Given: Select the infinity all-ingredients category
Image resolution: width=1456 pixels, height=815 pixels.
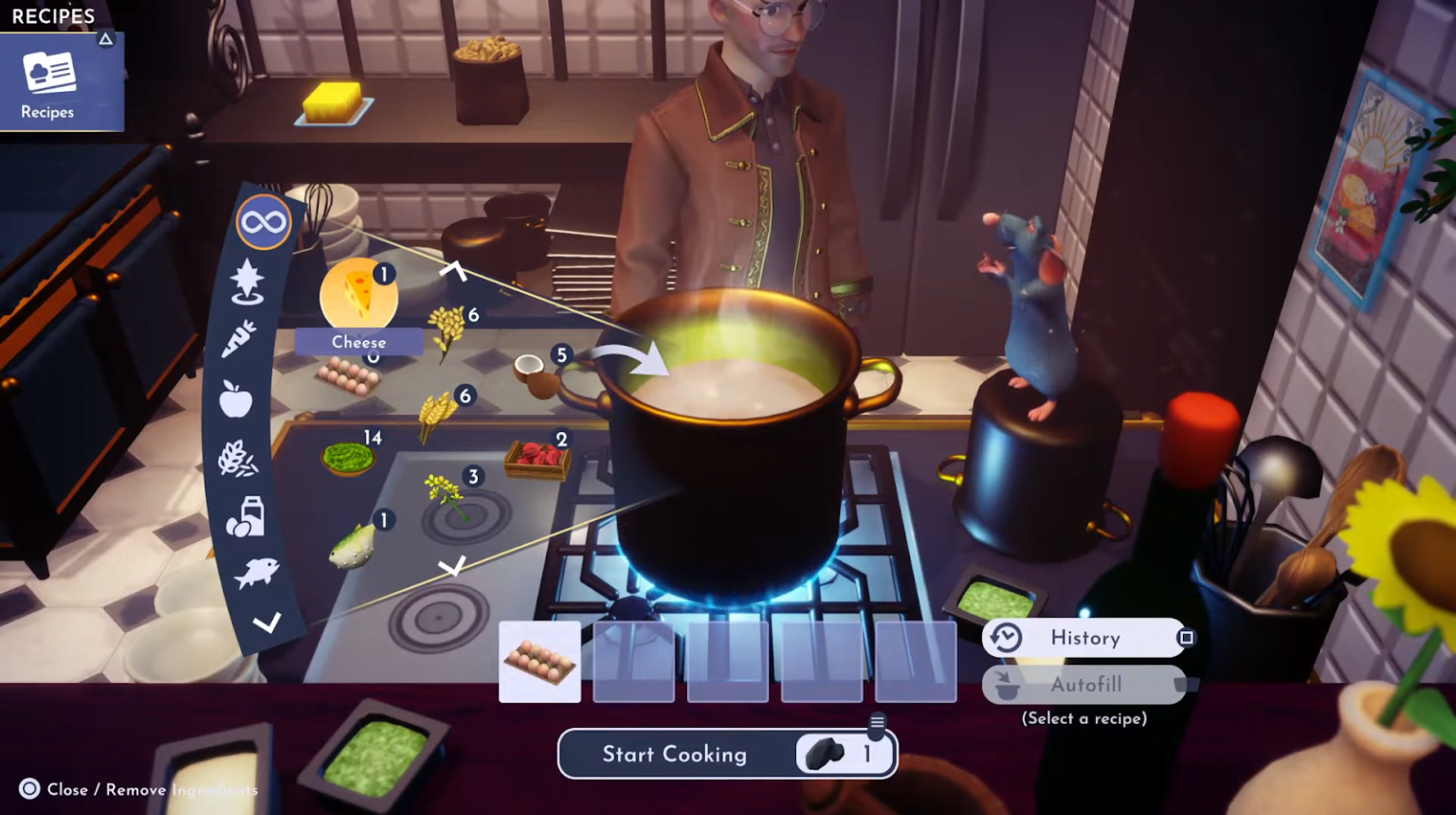Looking at the screenshot, I should (x=263, y=221).
